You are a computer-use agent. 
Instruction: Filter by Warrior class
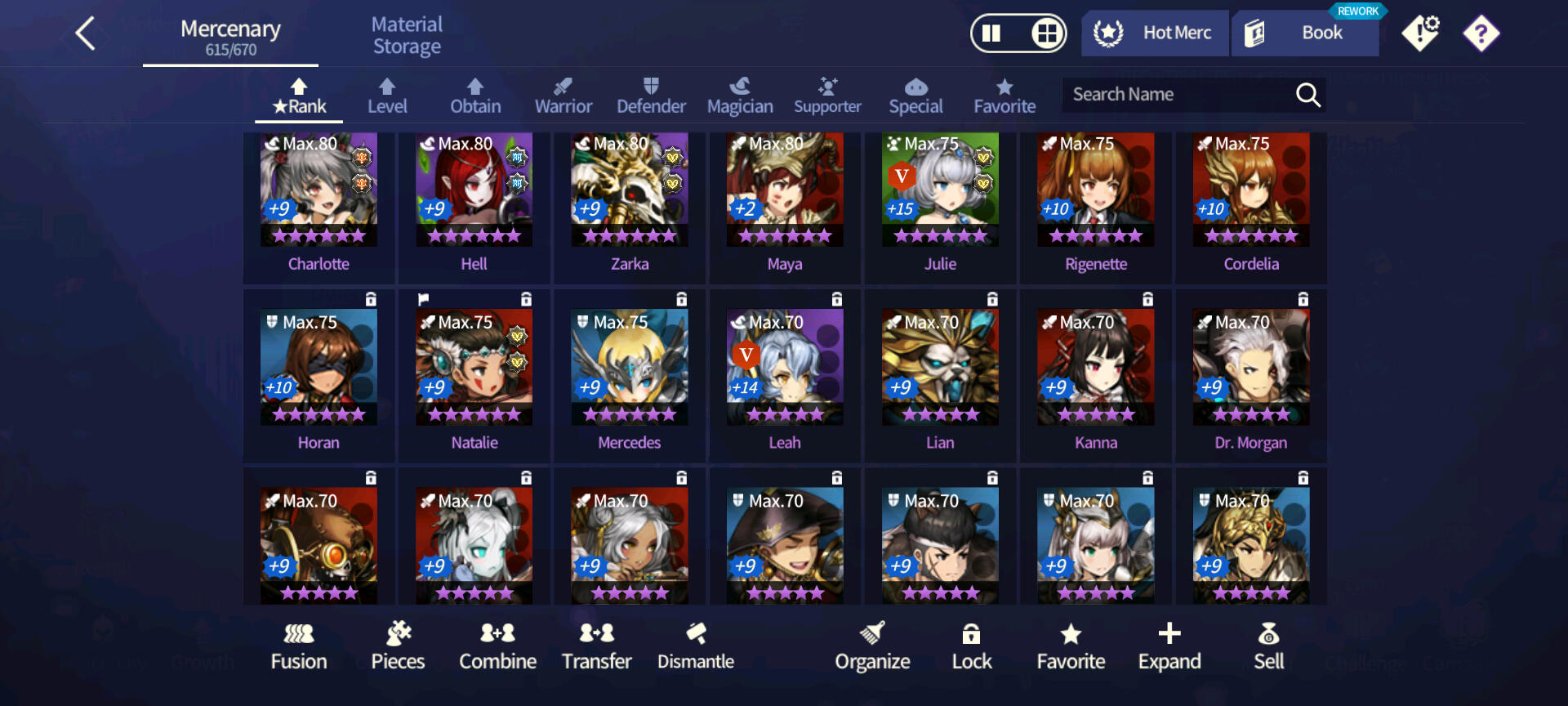tap(563, 96)
